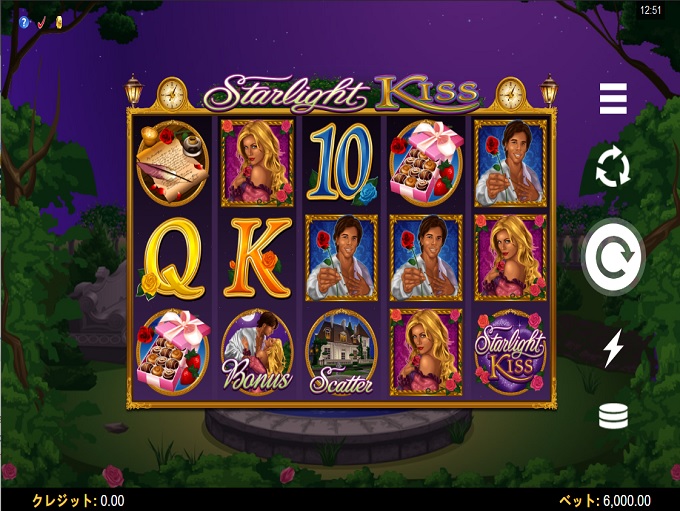Screen dimensions: 680x511
Task: Open bet settings via the coin stack icon
Action: coord(613,415)
